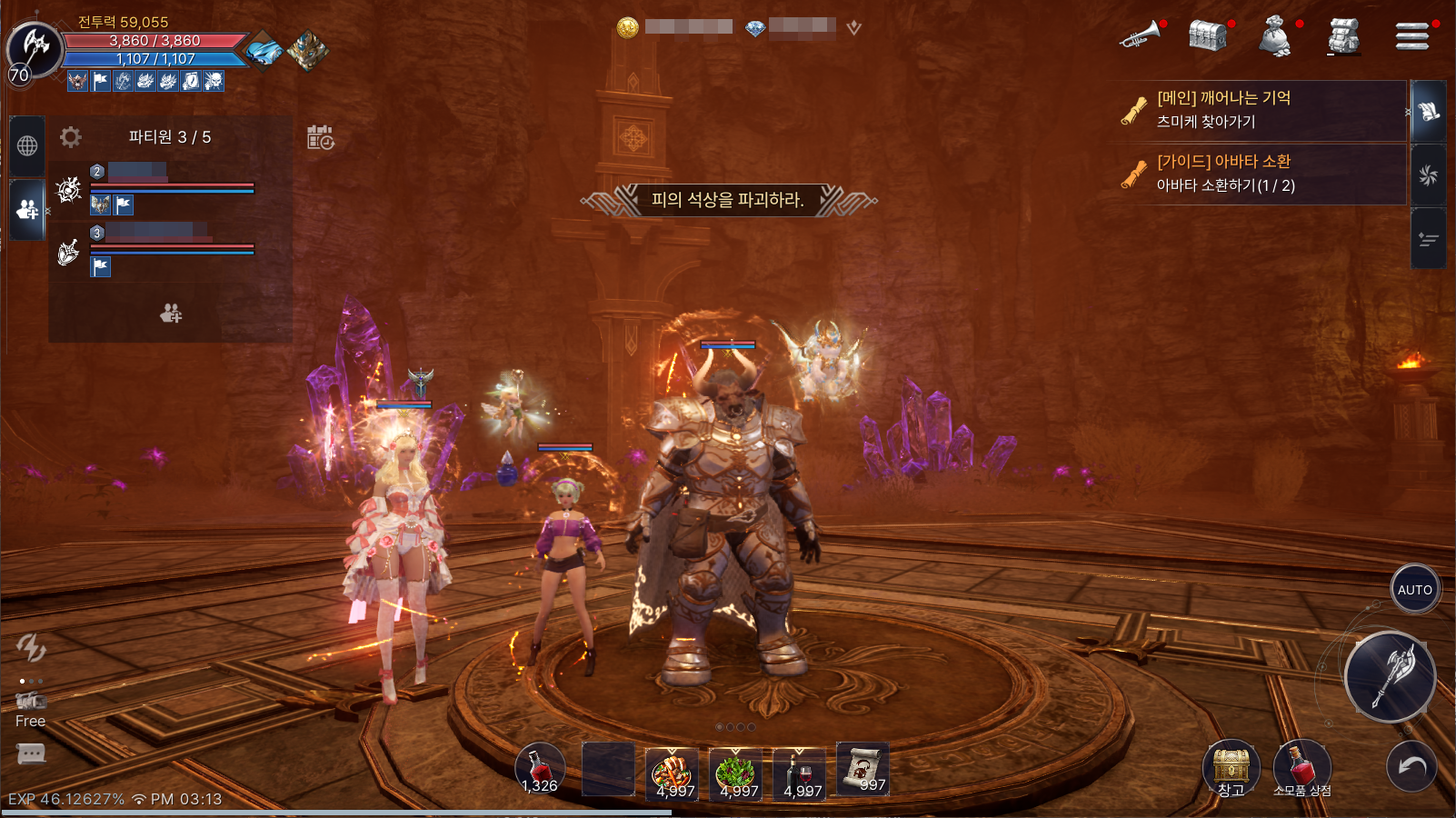Toggle the AUTO battle button
This screenshot has height=818, width=1456.
coord(1414,589)
